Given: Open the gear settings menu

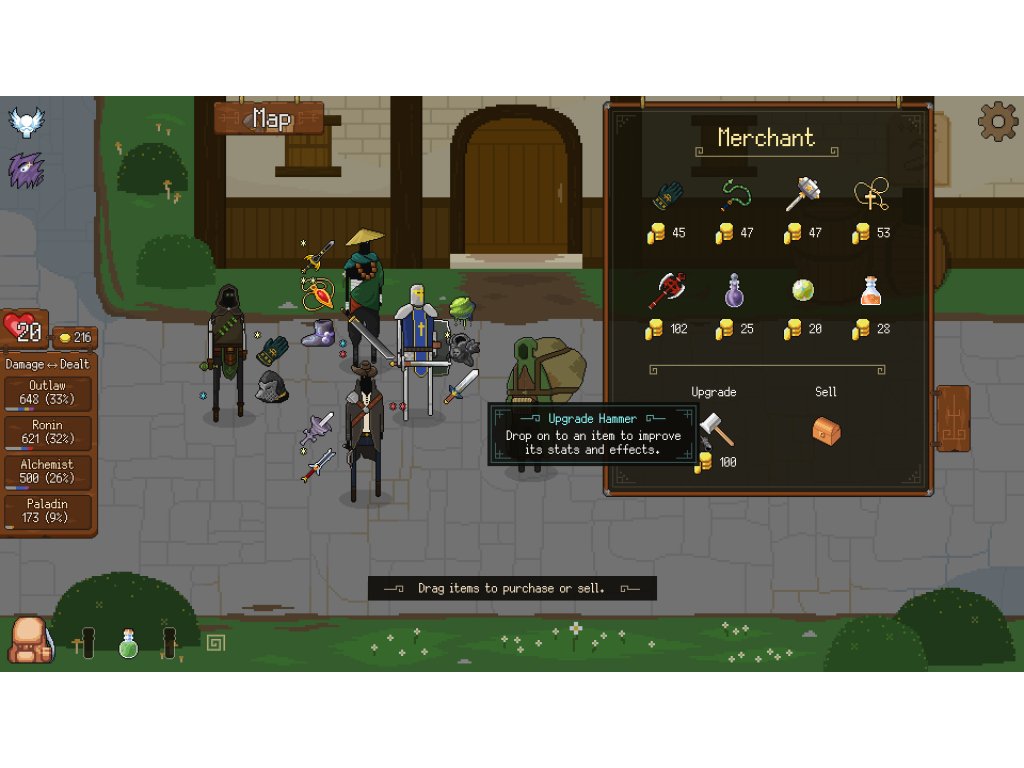Looking at the screenshot, I should pos(997,121).
